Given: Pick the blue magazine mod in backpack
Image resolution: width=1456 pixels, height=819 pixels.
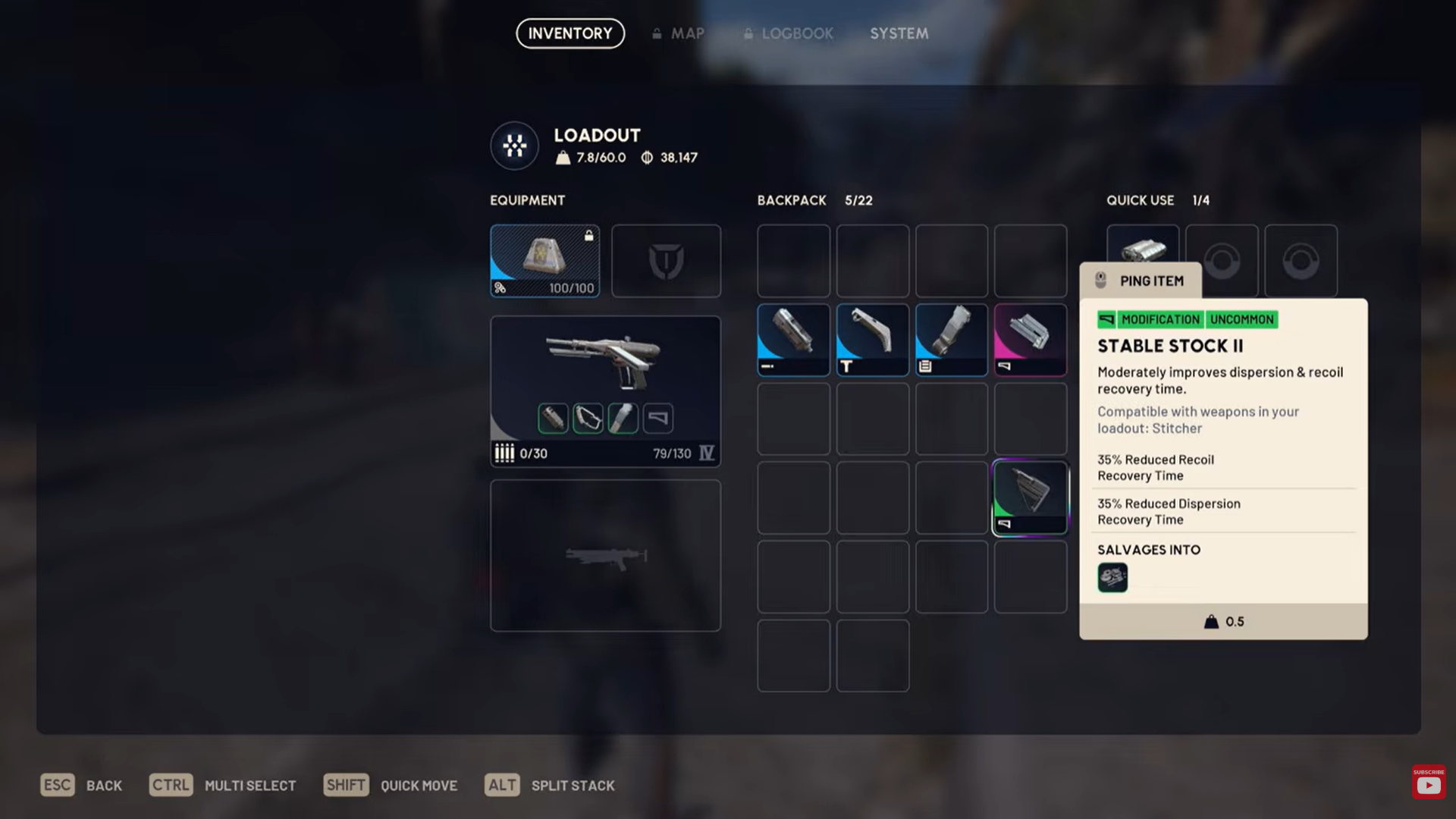Looking at the screenshot, I should [x=951, y=340].
